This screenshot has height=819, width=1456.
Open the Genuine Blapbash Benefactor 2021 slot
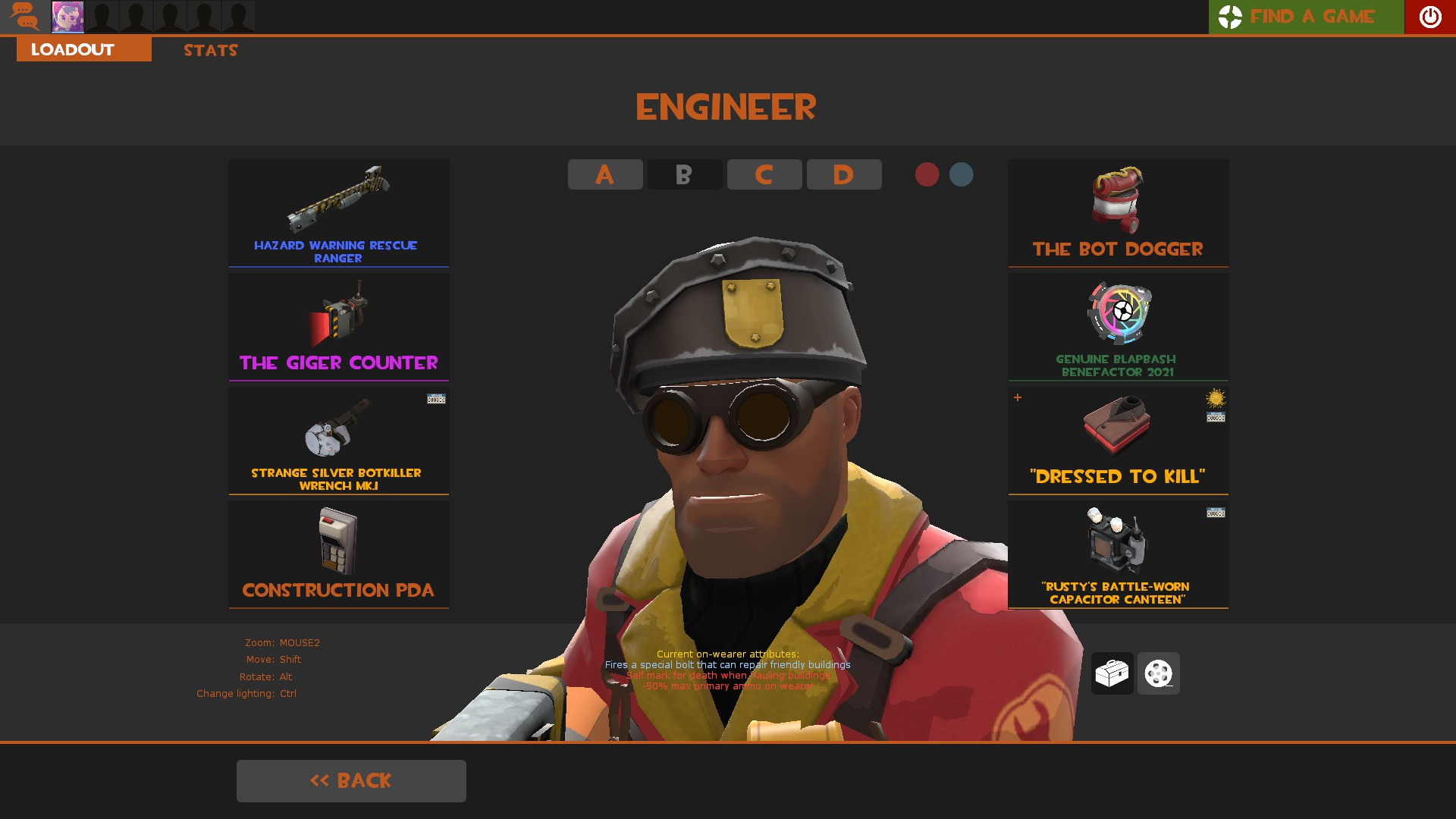tap(1118, 326)
